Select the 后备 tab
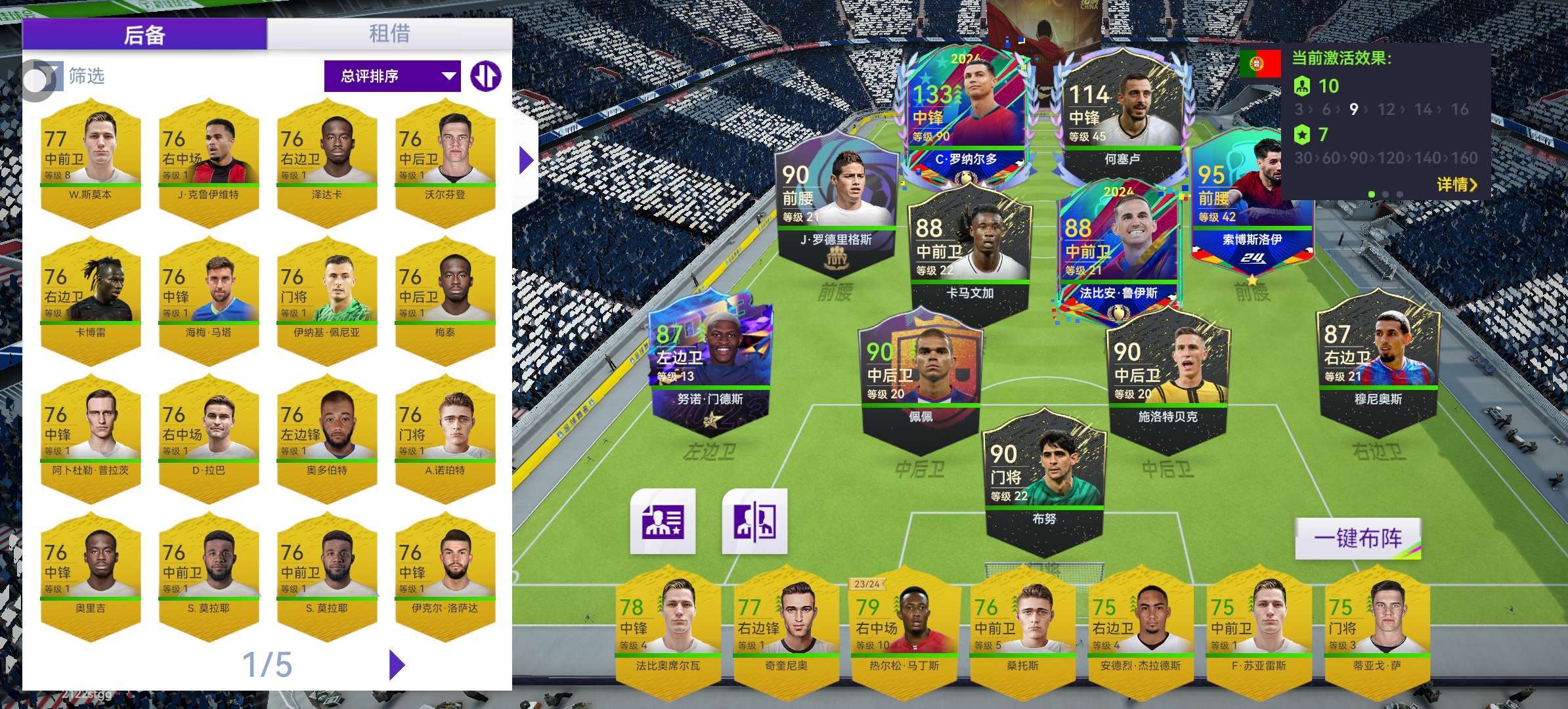 (x=144, y=34)
